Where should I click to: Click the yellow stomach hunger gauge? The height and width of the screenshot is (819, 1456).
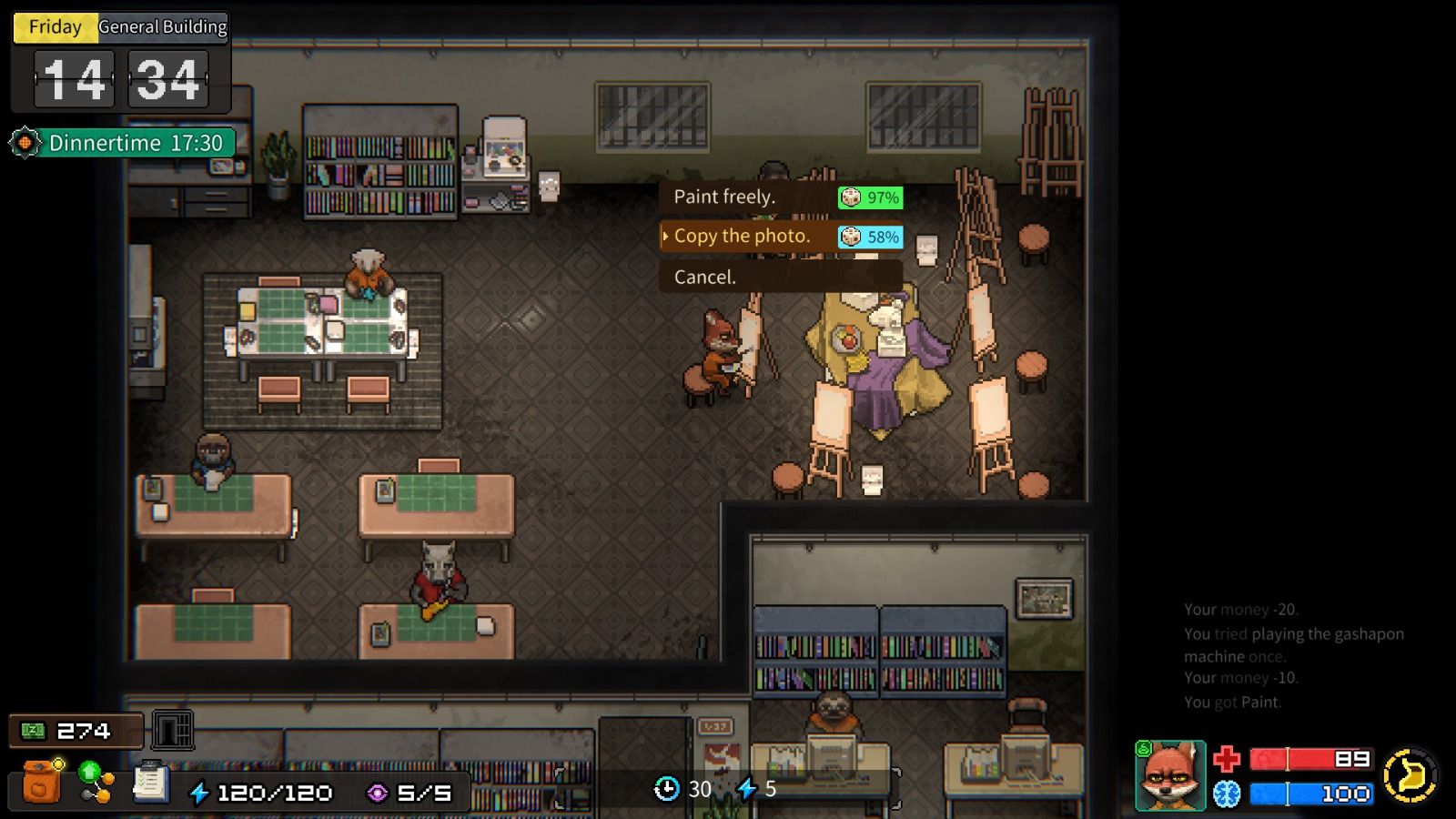[x=1410, y=775]
